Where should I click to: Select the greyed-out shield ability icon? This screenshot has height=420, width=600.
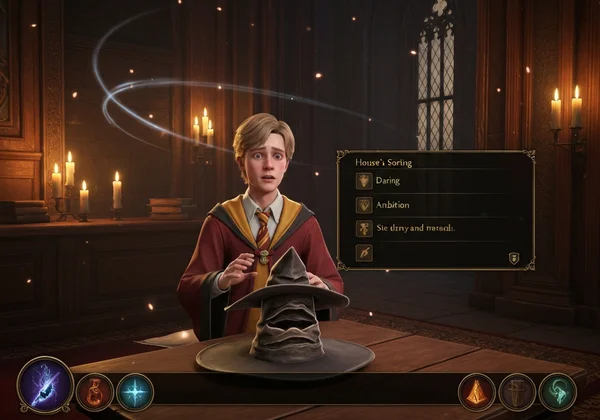click(517, 391)
